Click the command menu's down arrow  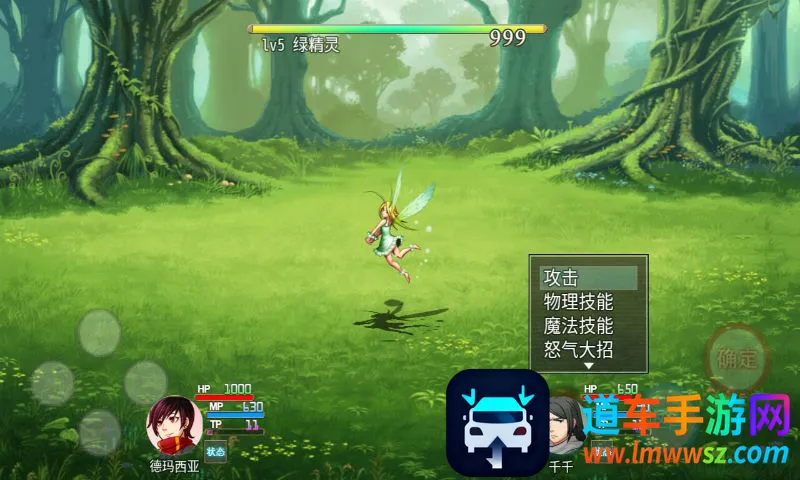click(588, 367)
